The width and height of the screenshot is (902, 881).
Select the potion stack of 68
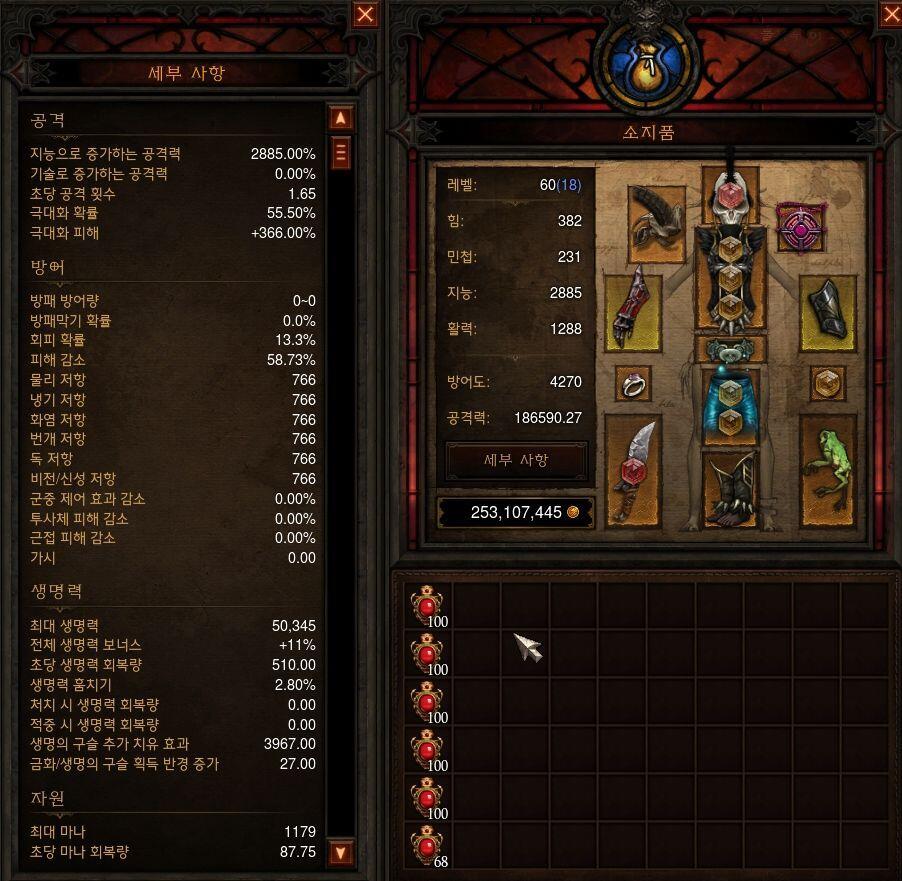click(428, 848)
